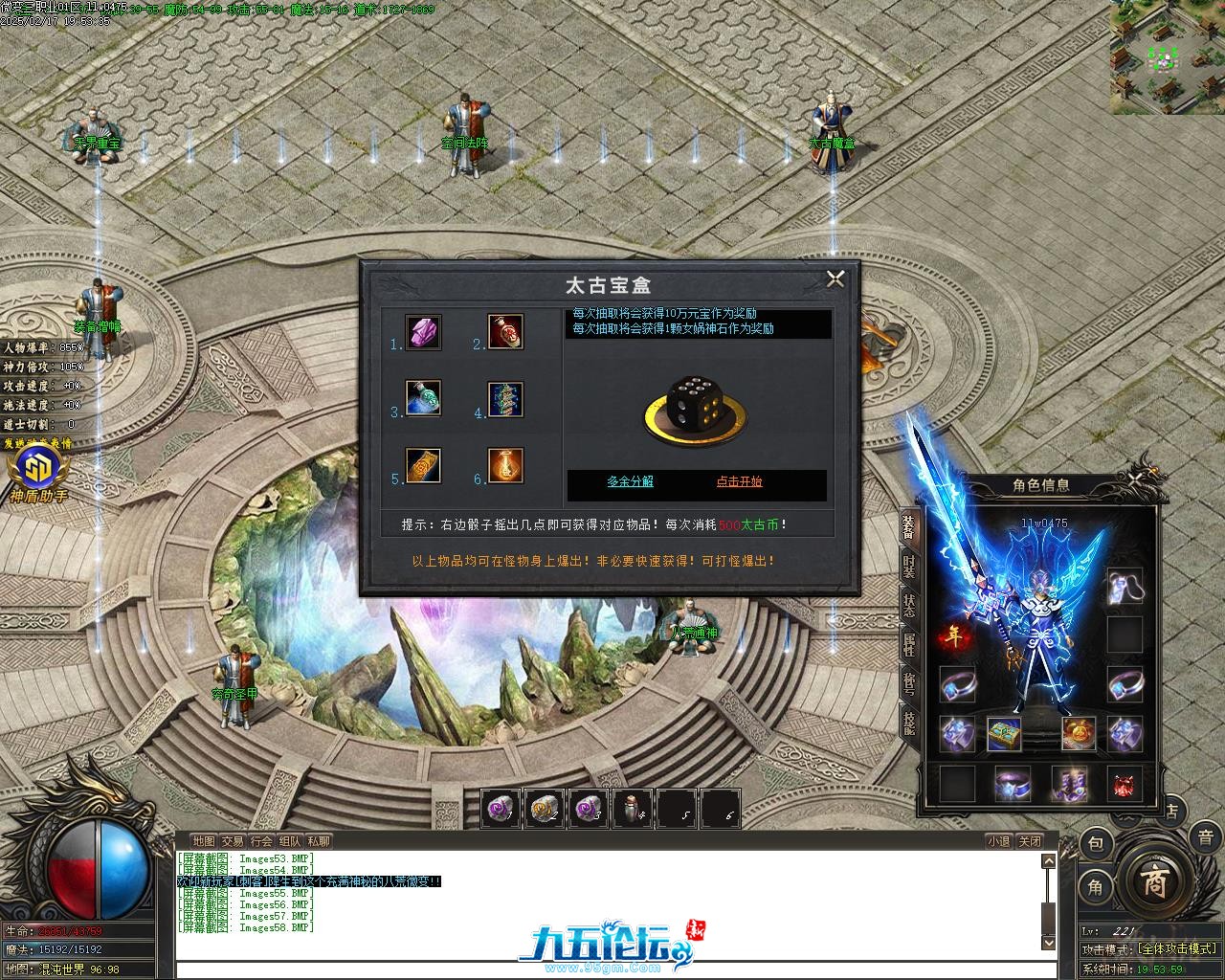Close the 太古宝盒 treasure box window

click(835, 278)
